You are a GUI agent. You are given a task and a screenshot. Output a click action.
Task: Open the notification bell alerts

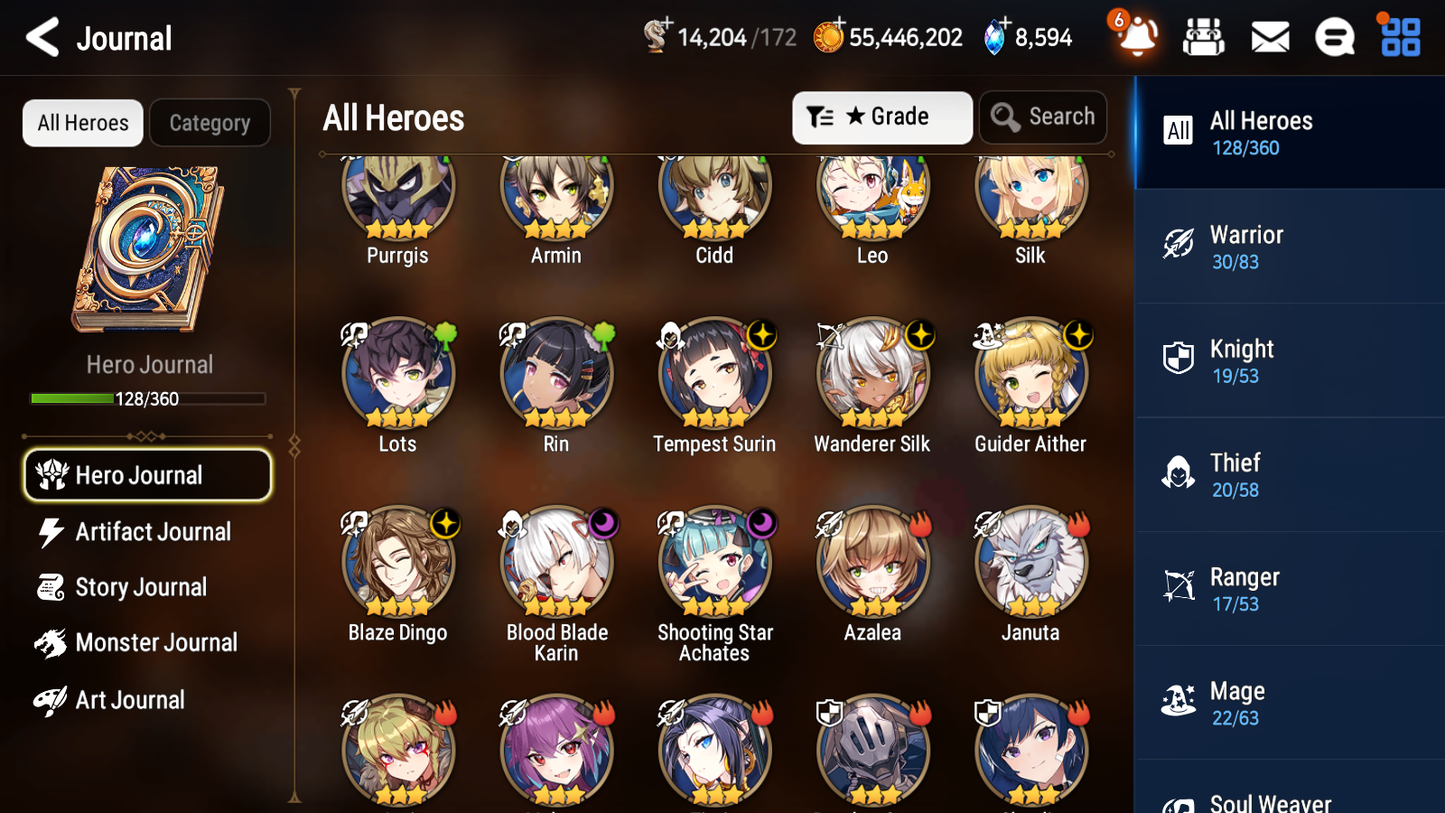(x=1135, y=37)
